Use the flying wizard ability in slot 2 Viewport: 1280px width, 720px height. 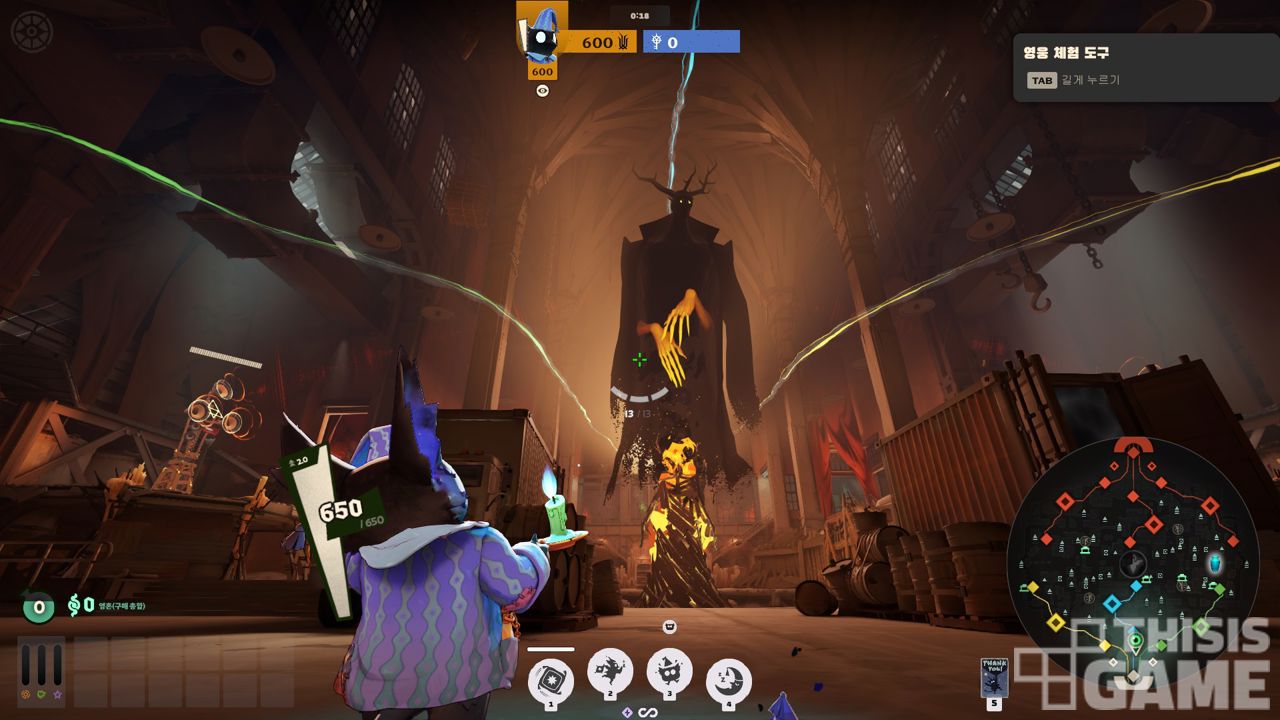click(x=610, y=669)
